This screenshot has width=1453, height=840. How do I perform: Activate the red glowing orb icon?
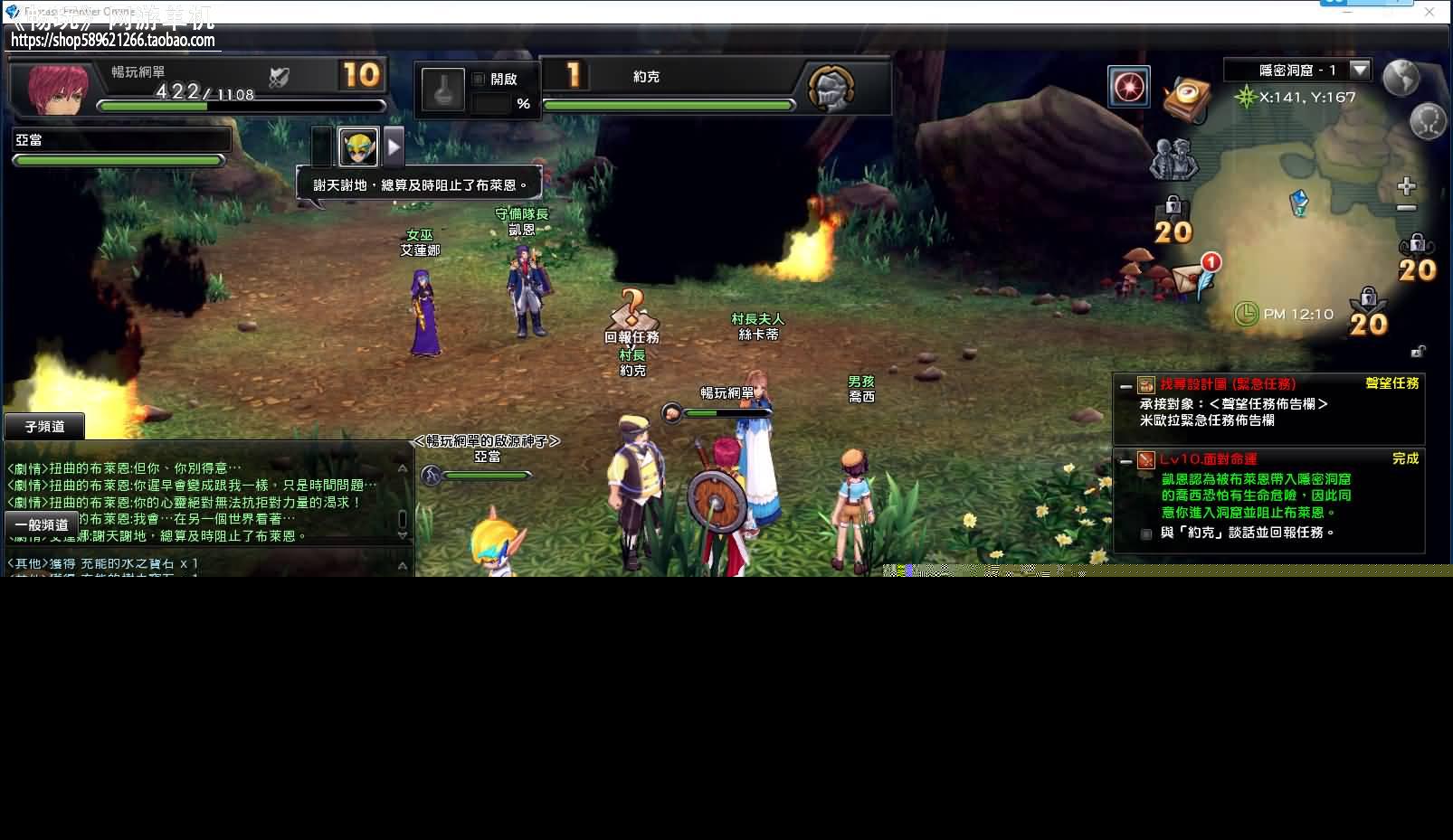[x=1129, y=88]
